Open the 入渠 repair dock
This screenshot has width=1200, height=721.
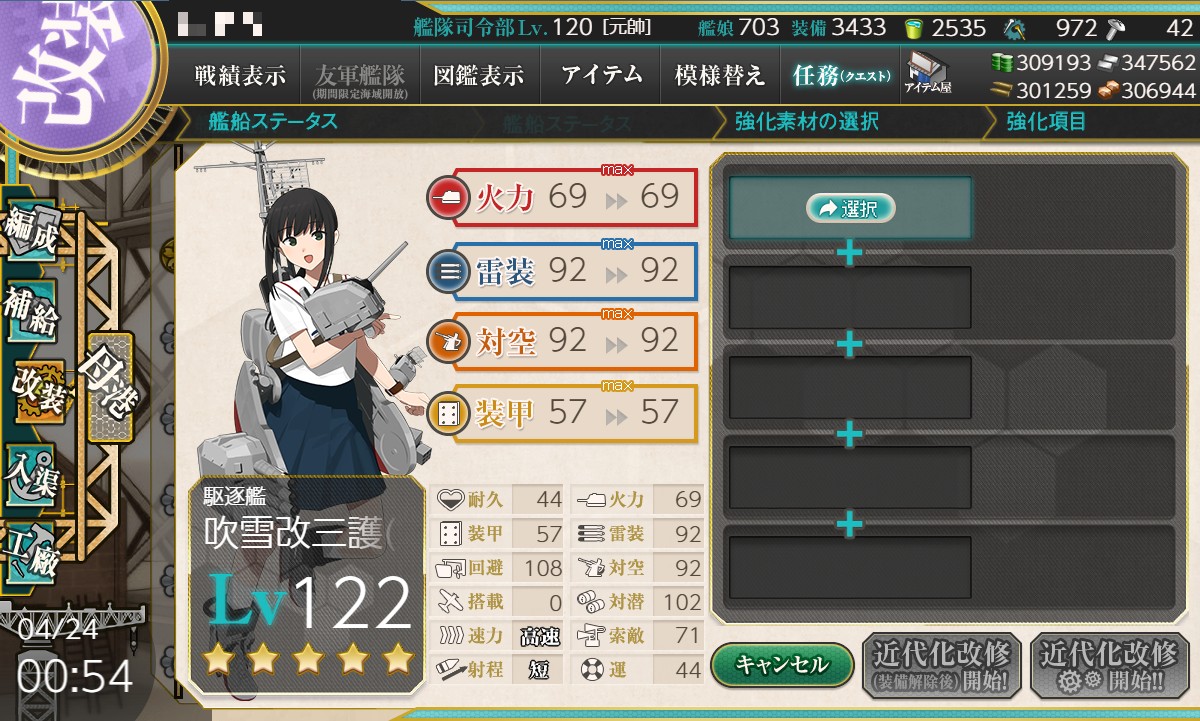tap(31, 468)
